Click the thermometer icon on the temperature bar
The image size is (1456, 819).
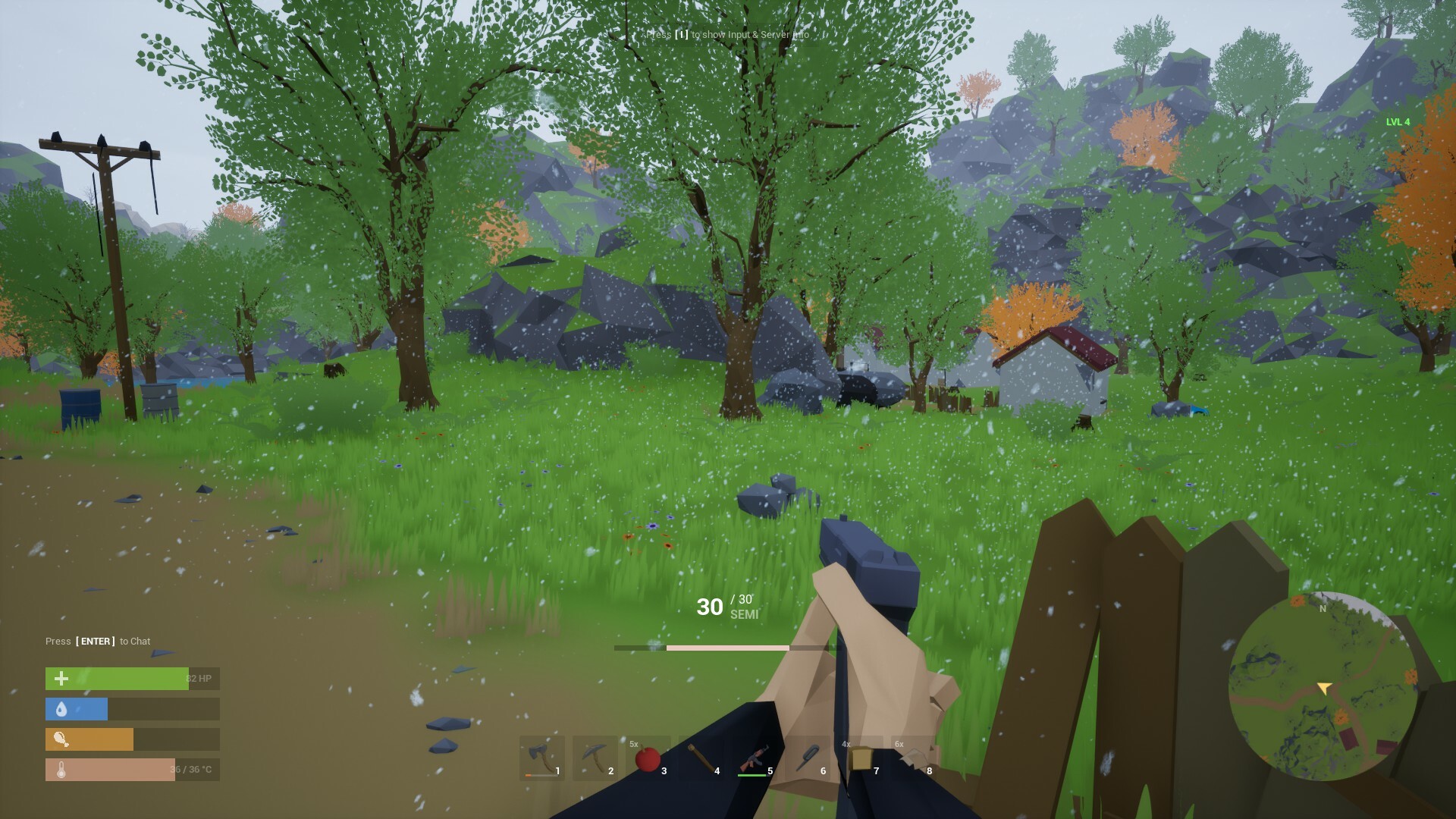(61, 769)
